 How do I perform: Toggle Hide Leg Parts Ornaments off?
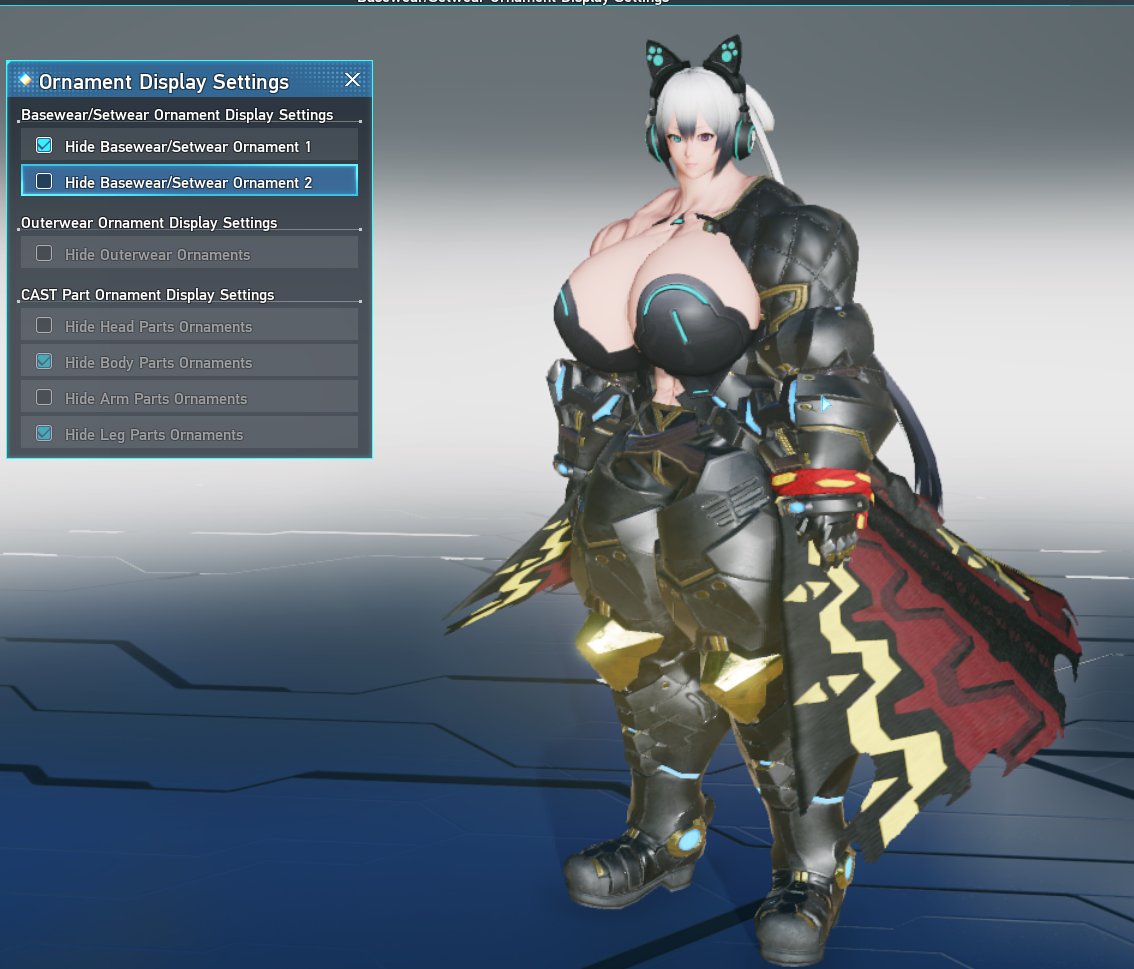(44, 434)
